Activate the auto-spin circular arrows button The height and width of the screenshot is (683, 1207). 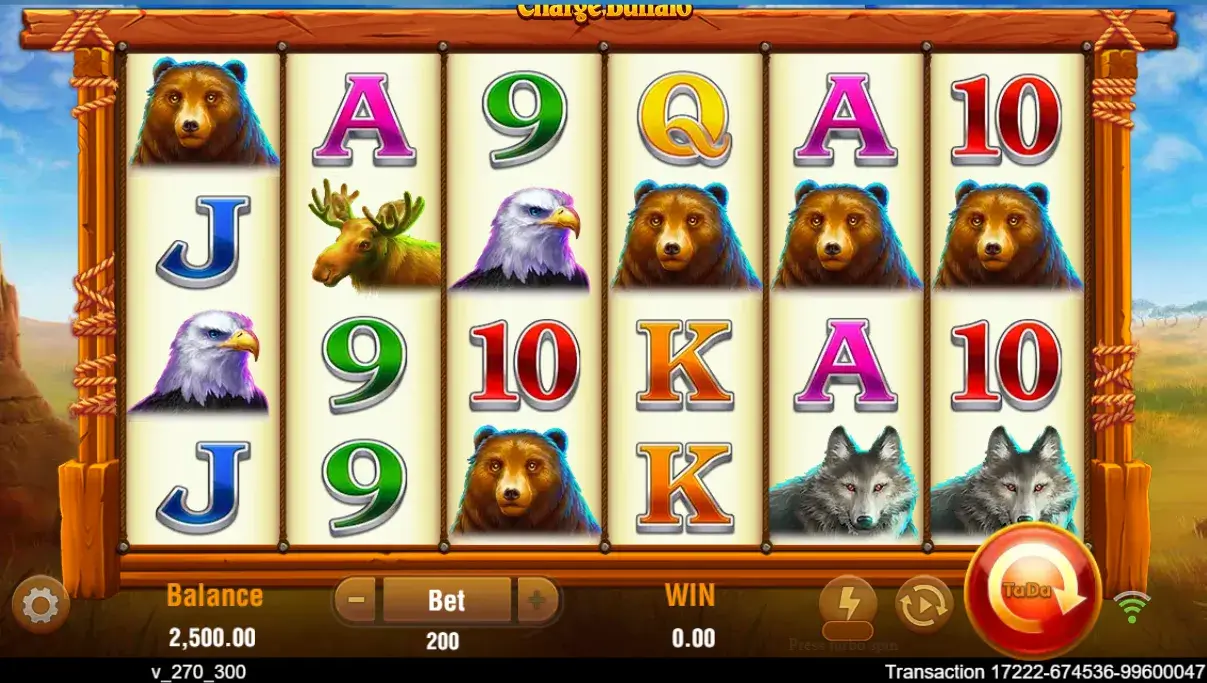924,604
